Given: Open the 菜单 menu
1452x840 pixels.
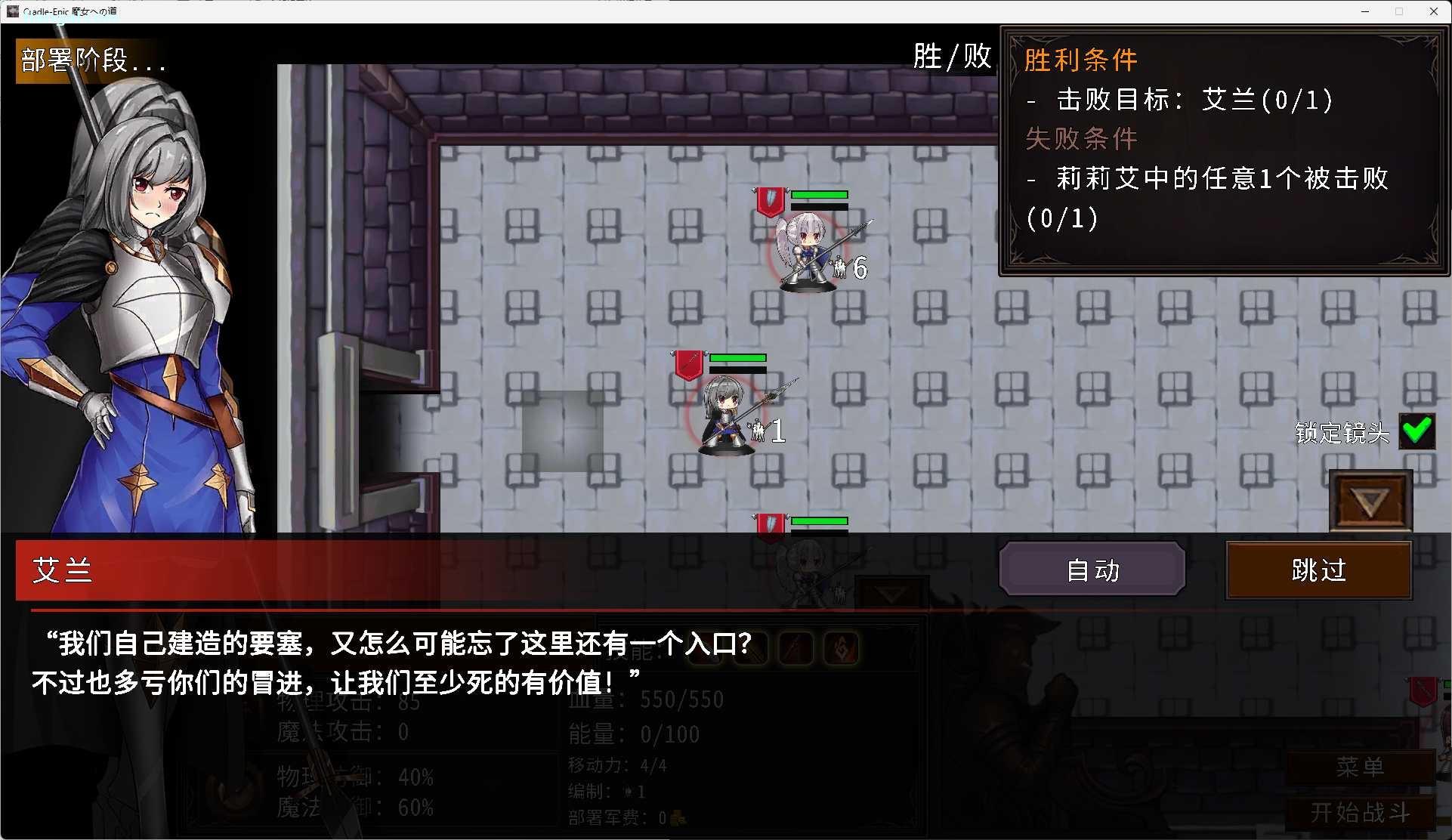Looking at the screenshot, I should point(1361,767).
